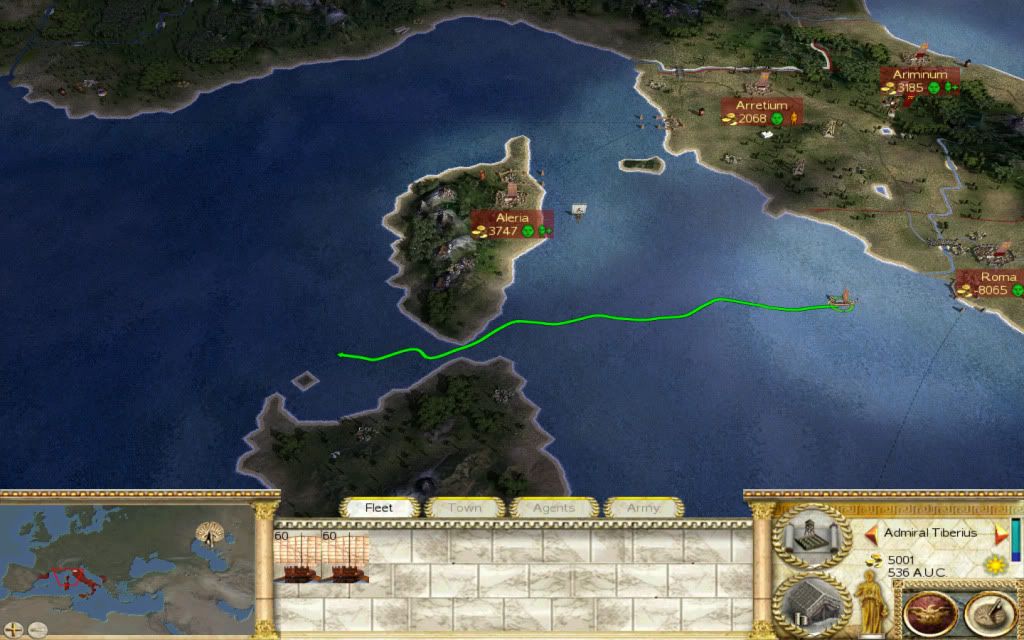Show the Agents tab
Image resolution: width=1024 pixels, height=640 pixels.
pos(553,508)
